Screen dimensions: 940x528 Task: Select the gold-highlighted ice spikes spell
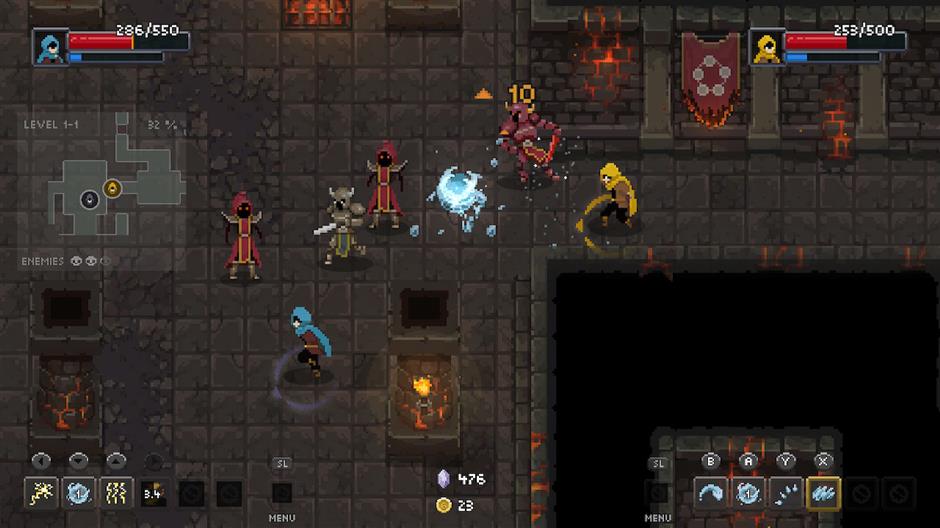[824, 492]
